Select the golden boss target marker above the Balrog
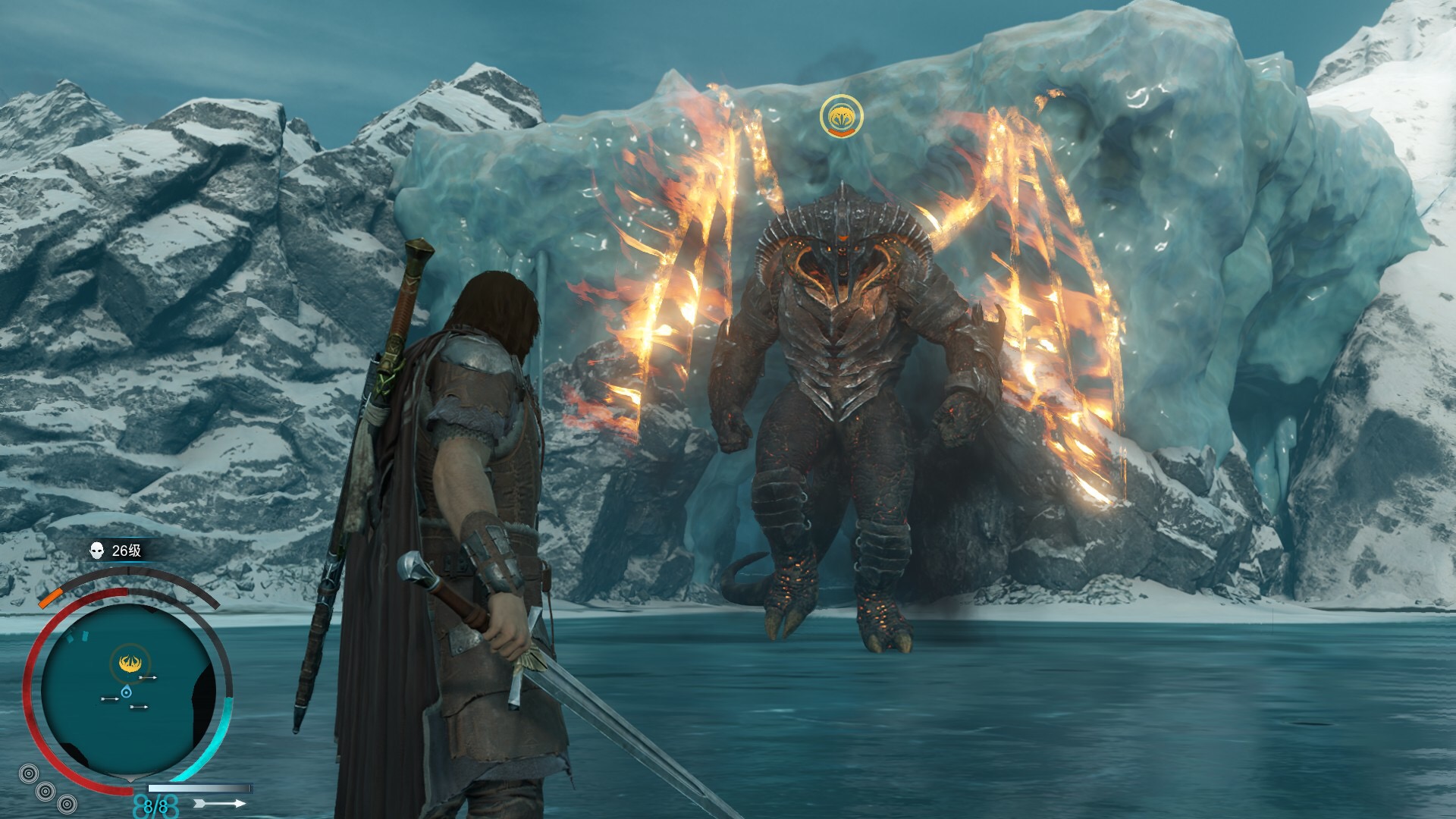Viewport: 1456px width, 819px height. point(841,116)
